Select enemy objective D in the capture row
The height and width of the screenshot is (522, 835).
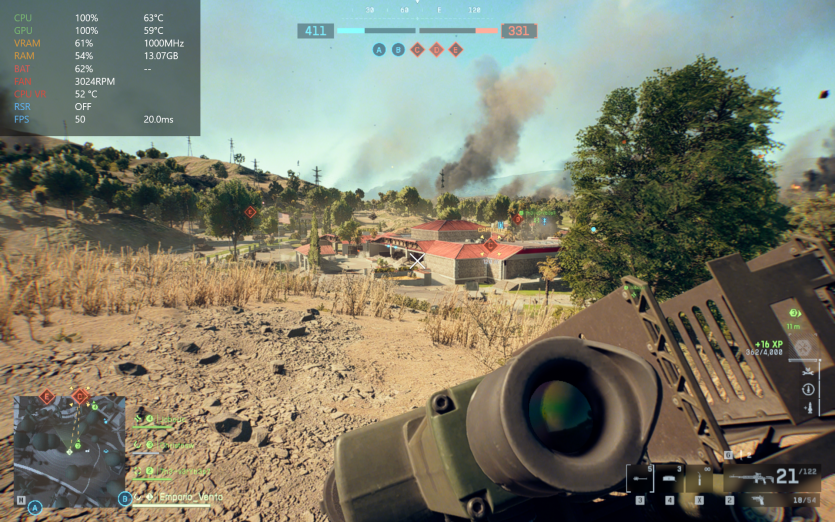point(436,50)
